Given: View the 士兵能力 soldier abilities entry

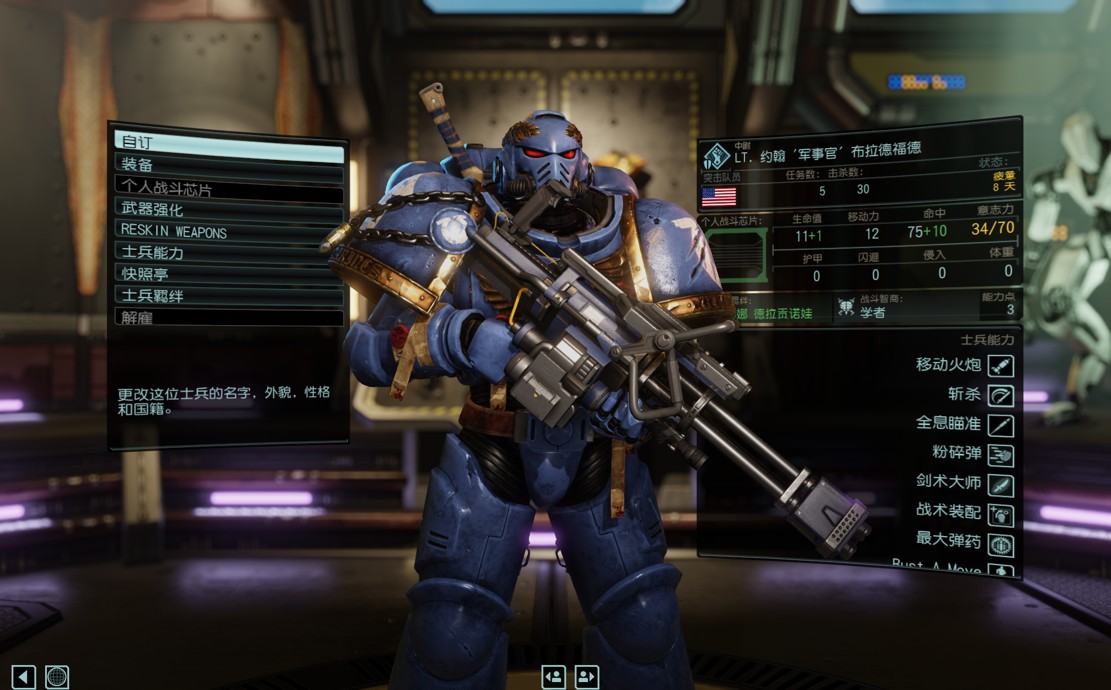Looking at the screenshot, I should click(229, 253).
